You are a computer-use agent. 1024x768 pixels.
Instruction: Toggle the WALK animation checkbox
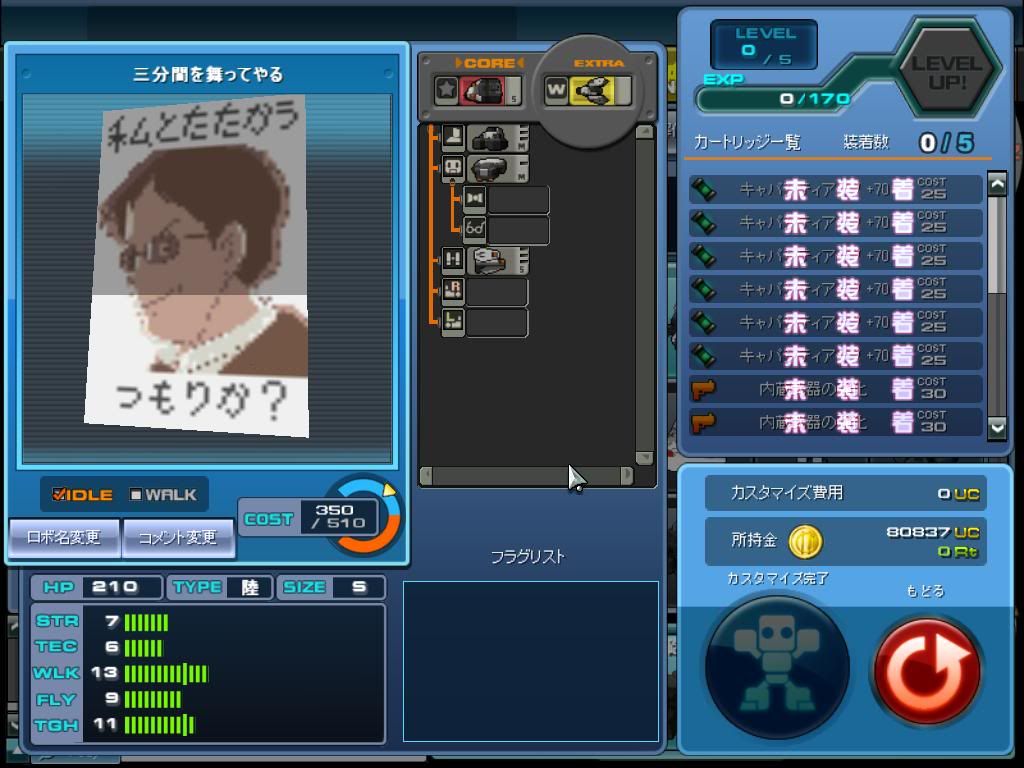coord(137,495)
